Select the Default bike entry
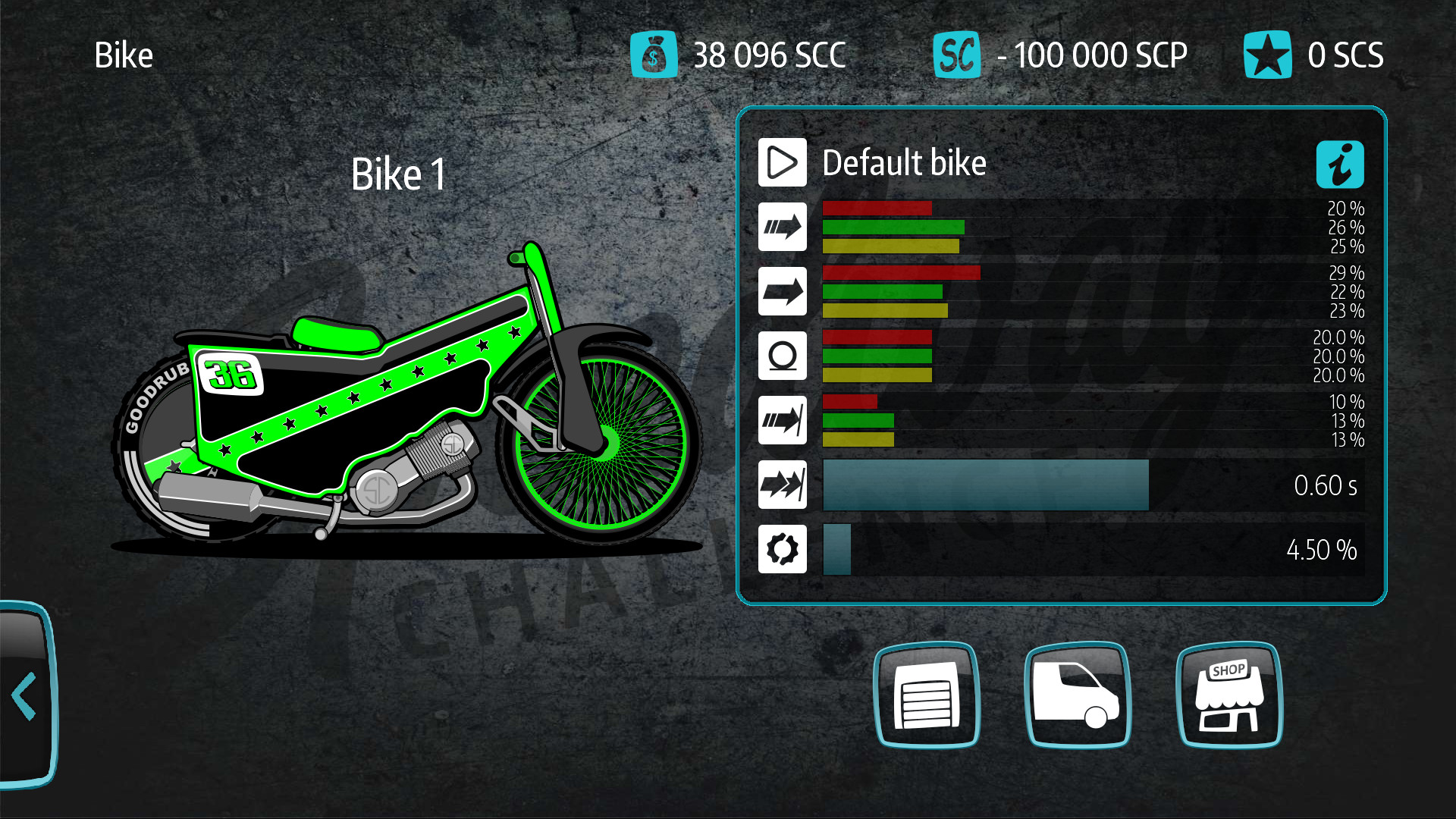 point(905,162)
